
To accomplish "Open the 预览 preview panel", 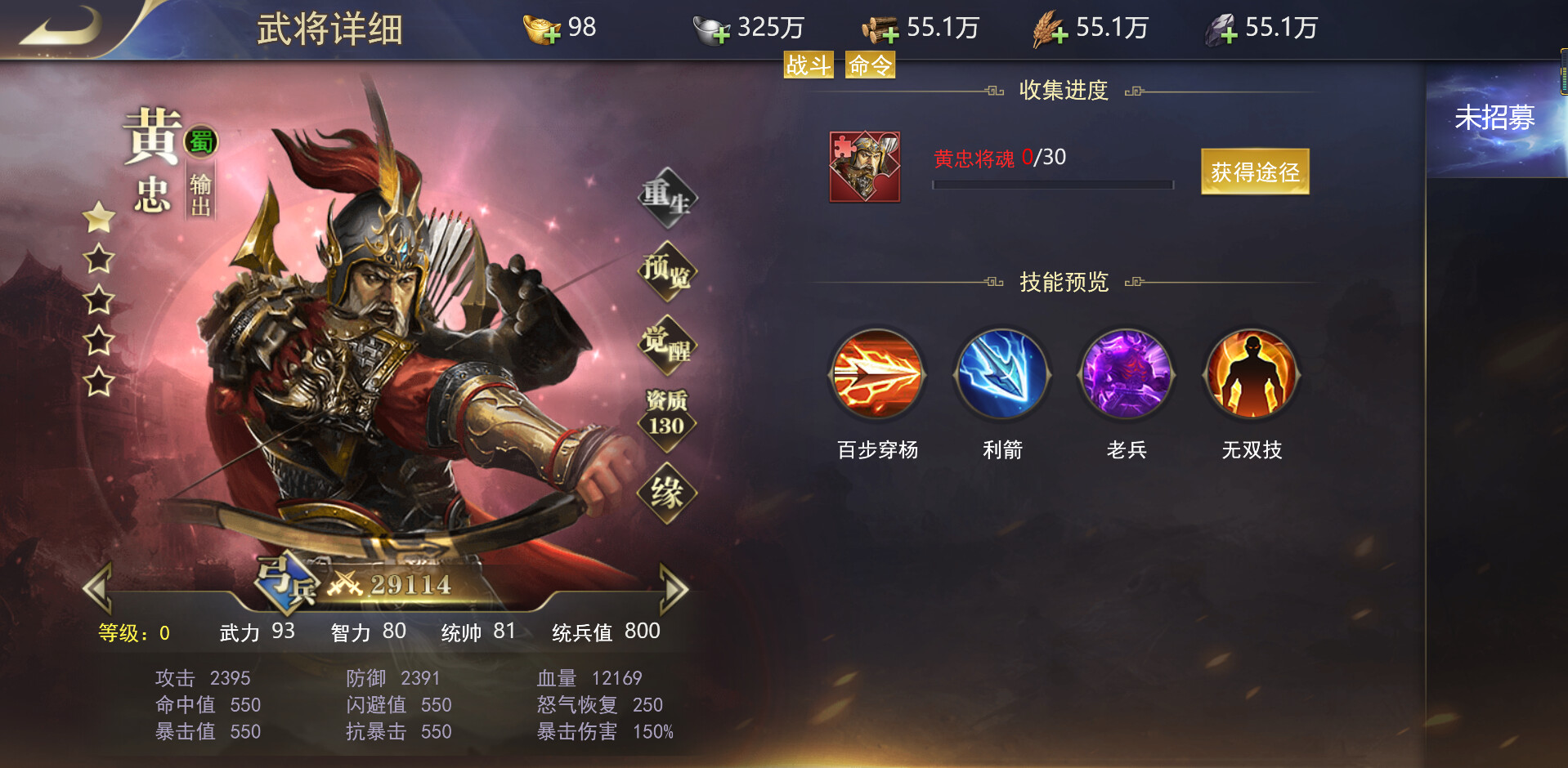I will click(667, 270).
